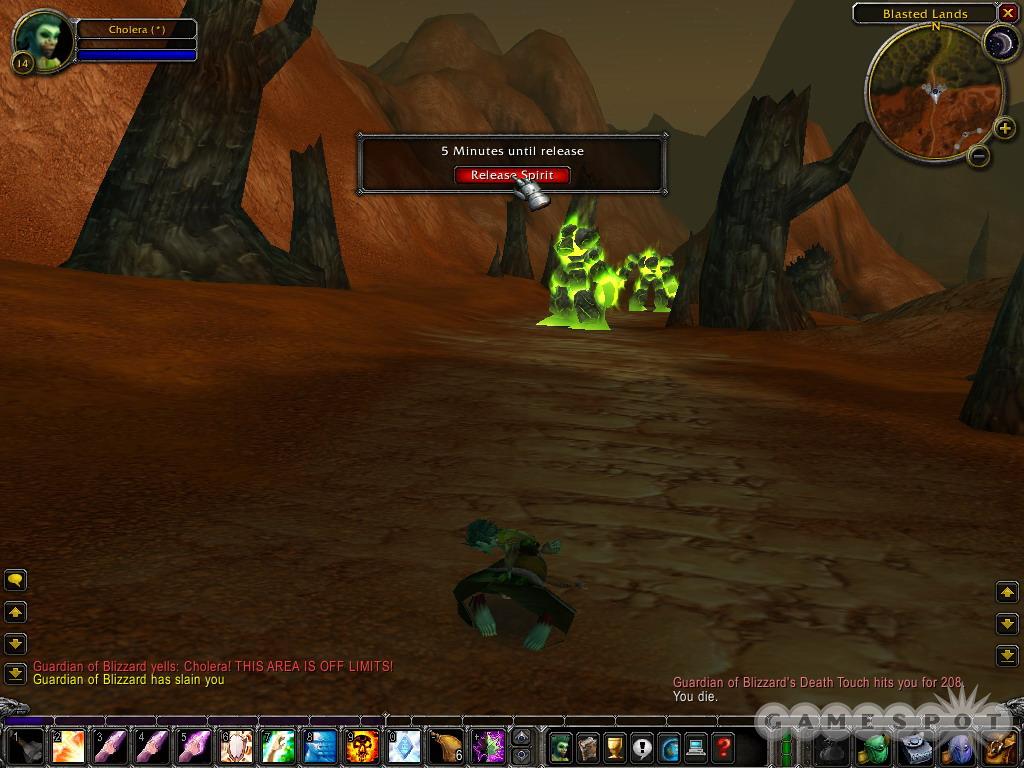Use the ice crystal spell in hotbar
This screenshot has height=768, width=1024.
[404, 747]
